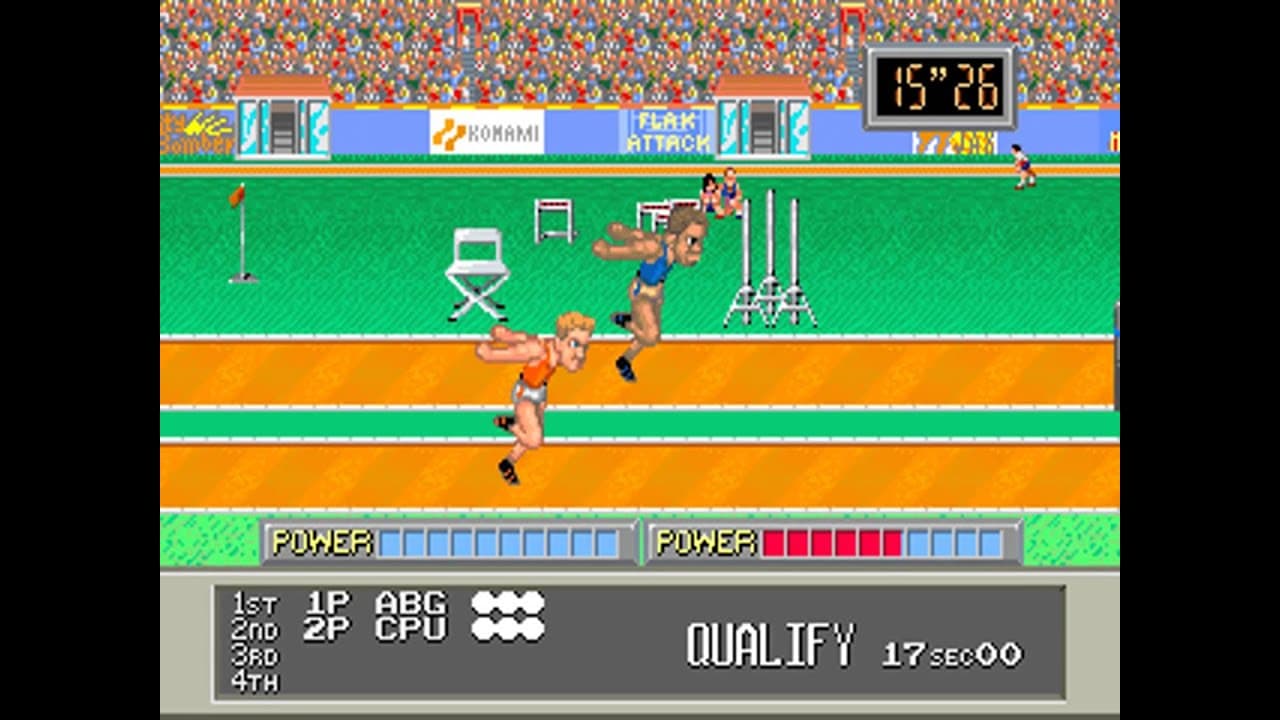
Task: Toggle the second lap circle next to CPU
Action: click(x=507, y=627)
